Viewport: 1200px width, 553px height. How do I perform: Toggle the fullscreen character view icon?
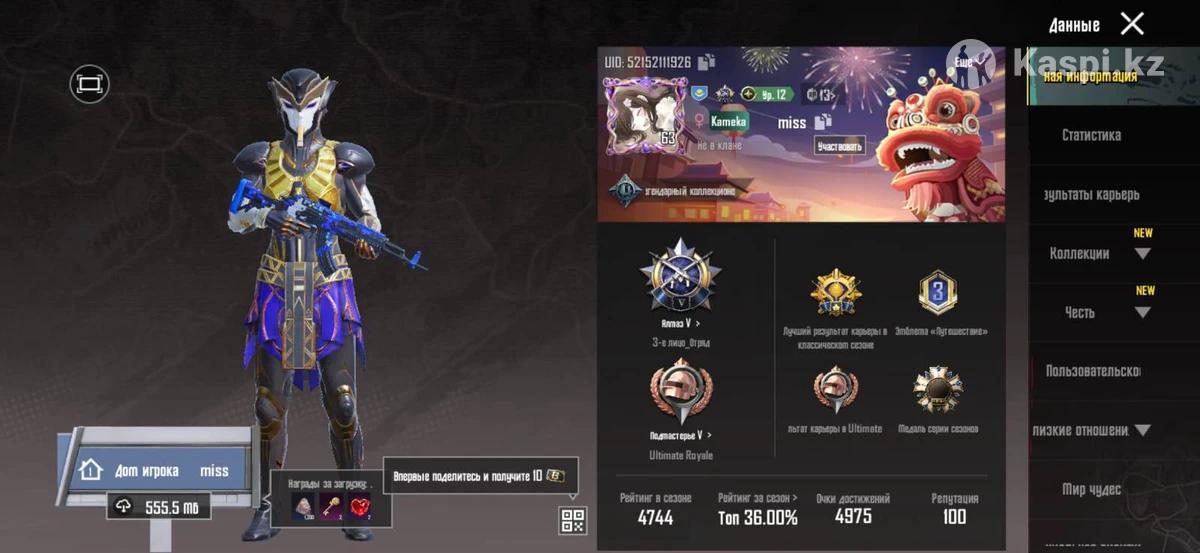point(89,84)
